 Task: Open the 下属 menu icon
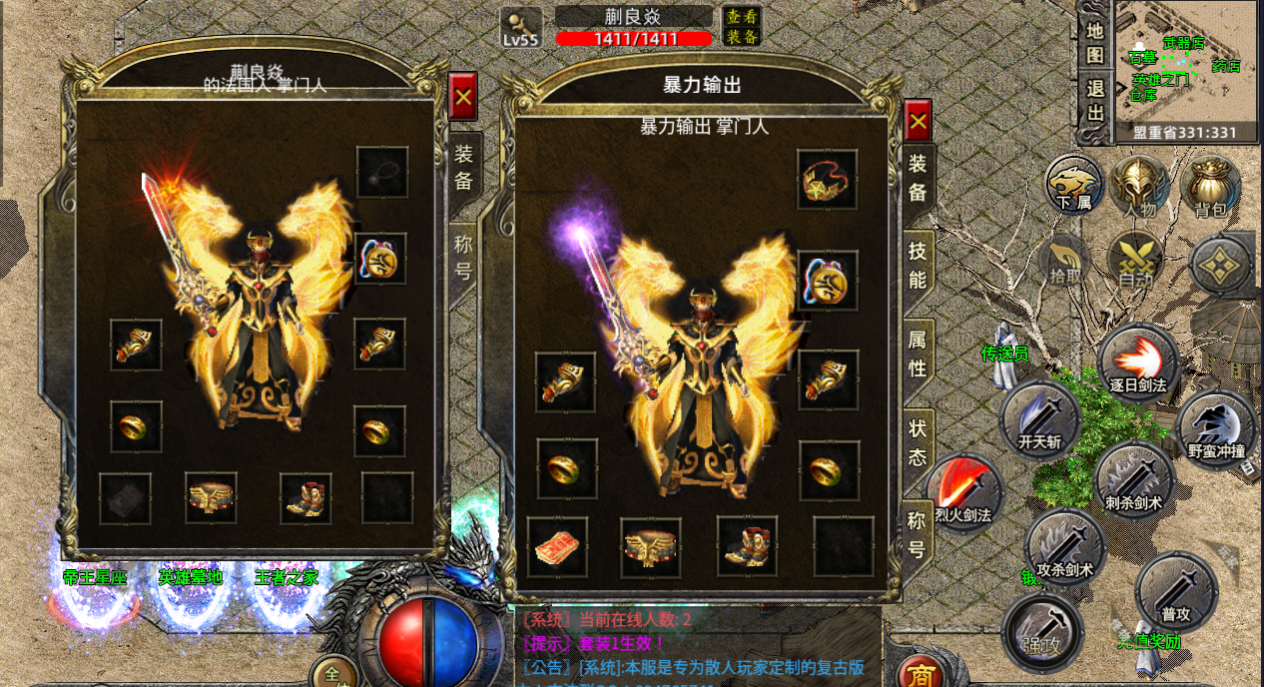coord(1074,186)
